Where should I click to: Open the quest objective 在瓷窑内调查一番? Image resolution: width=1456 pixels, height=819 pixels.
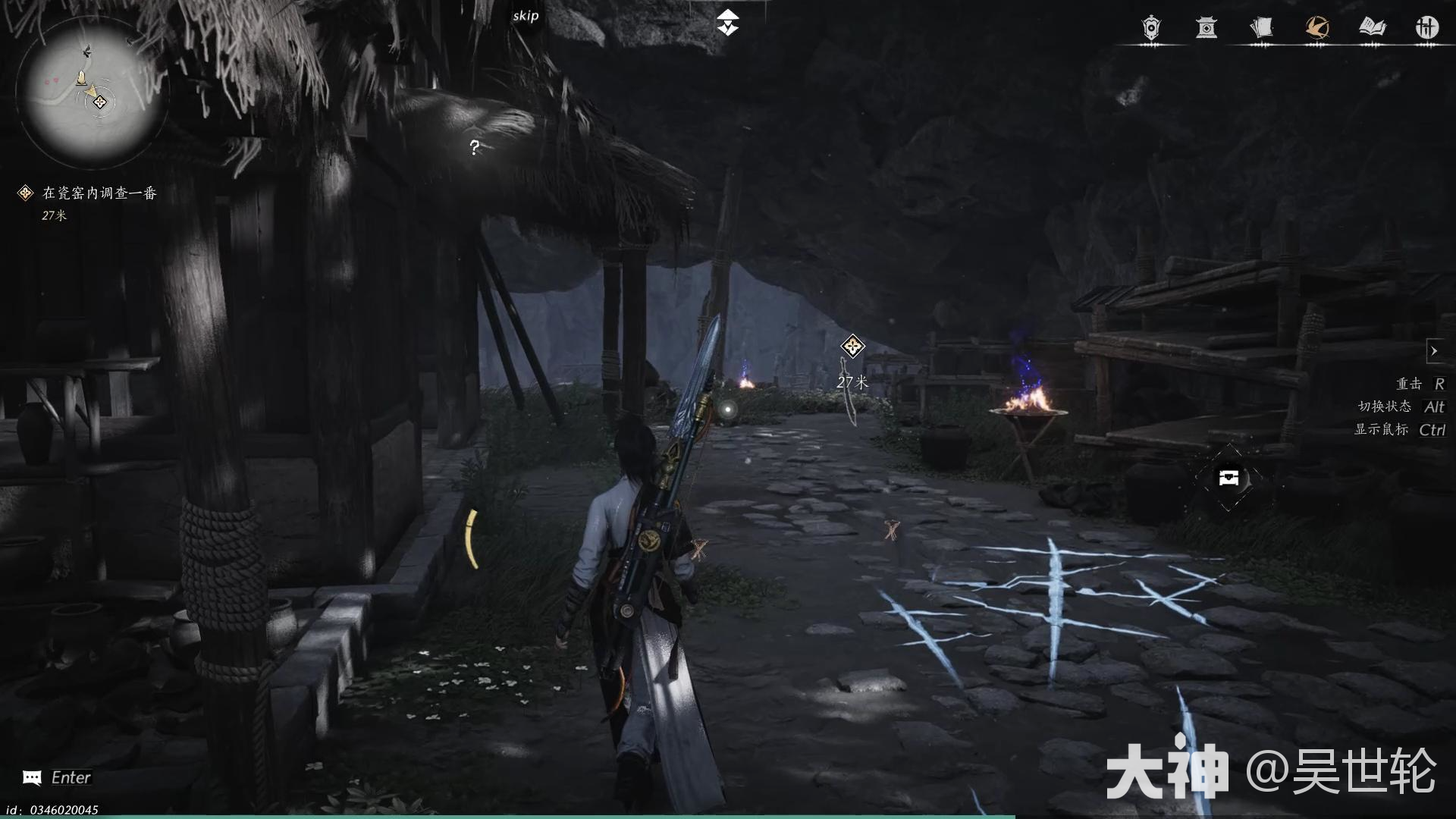99,193
